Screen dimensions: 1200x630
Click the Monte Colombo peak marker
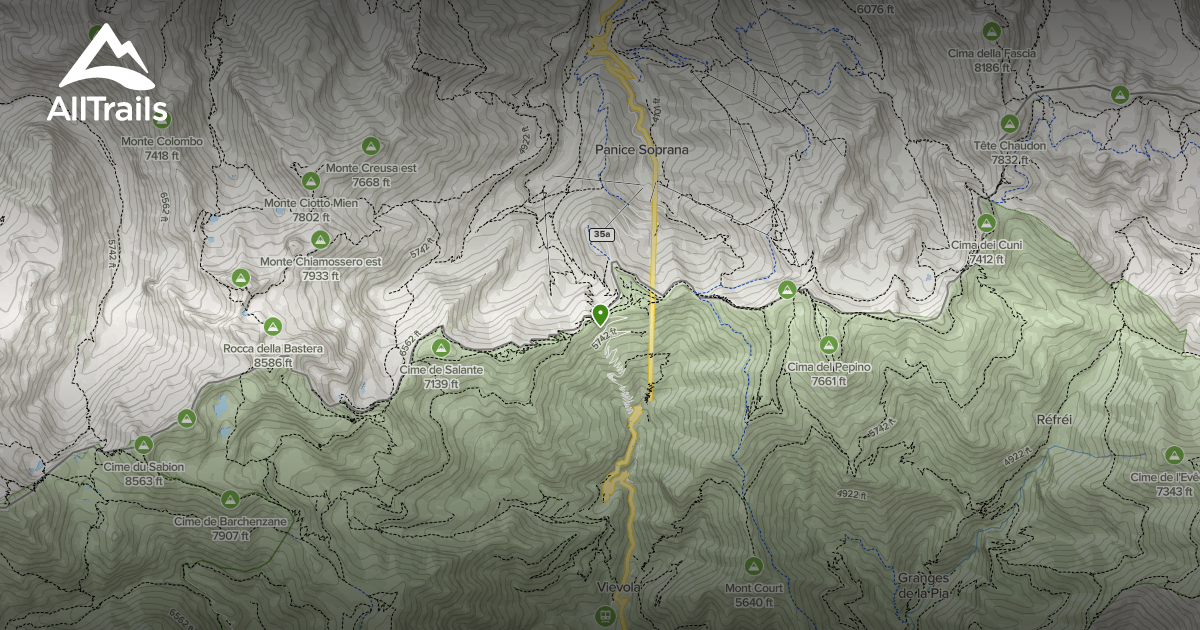coord(162,120)
